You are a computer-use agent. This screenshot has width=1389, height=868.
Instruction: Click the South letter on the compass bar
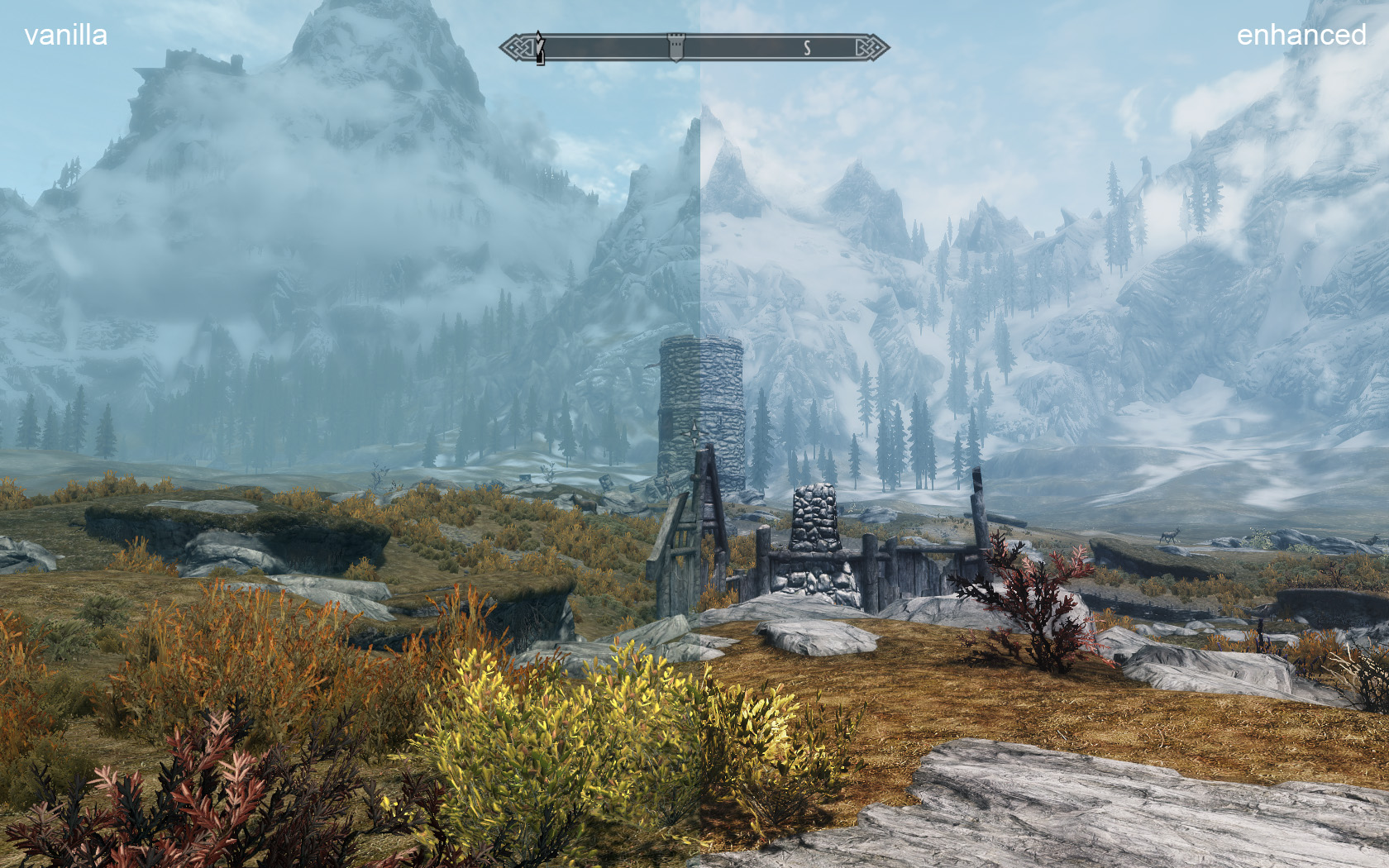pyautogui.click(x=807, y=49)
